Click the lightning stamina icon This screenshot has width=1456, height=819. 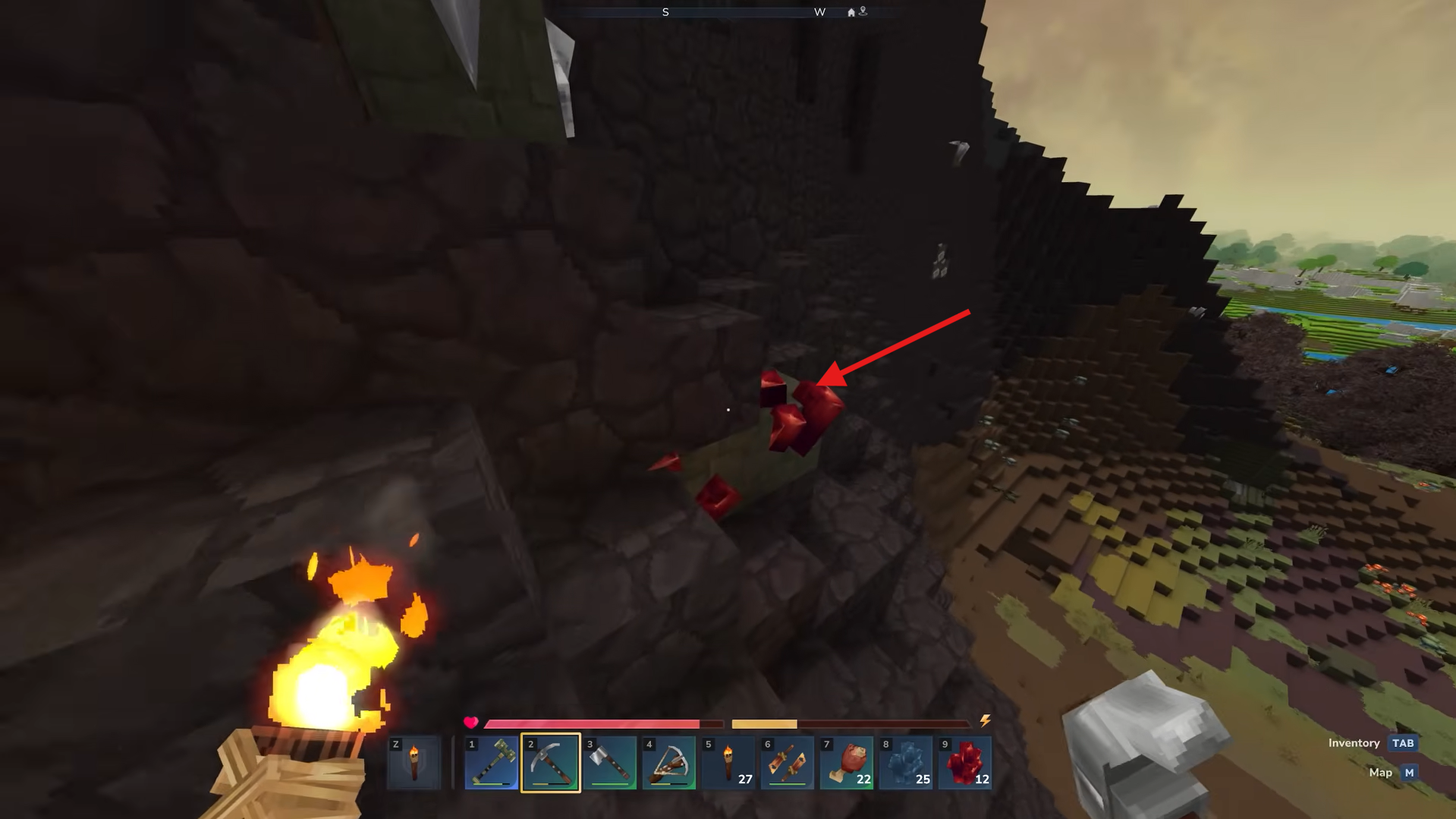[x=985, y=721]
